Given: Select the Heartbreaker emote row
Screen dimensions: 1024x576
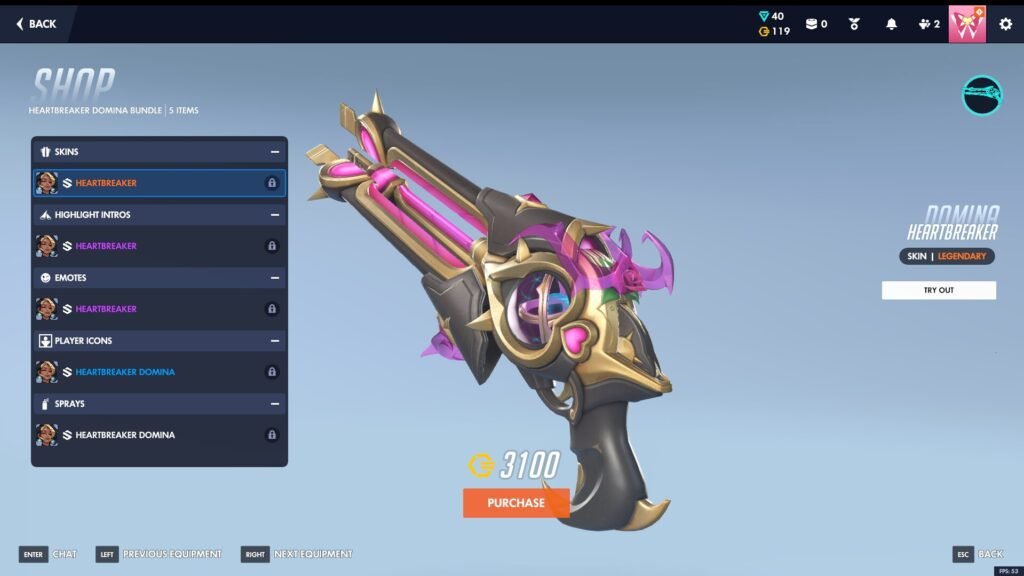Looking at the screenshot, I should click(x=159, y=309).
